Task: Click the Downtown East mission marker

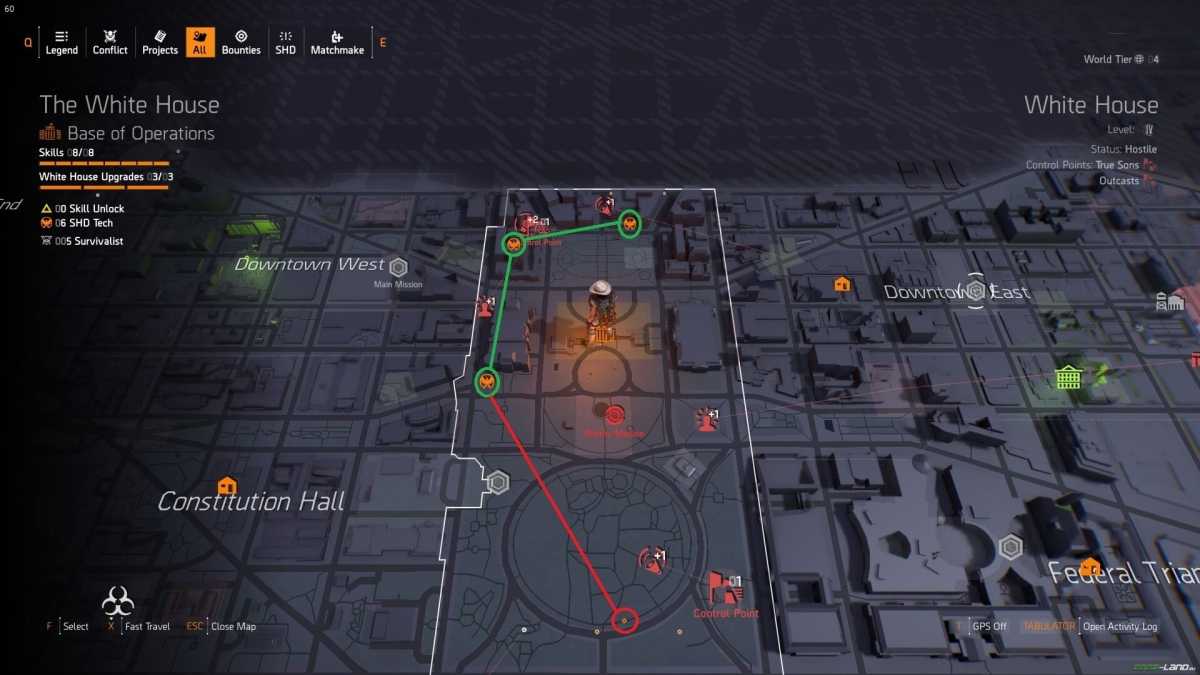Action: pos(975,291)
